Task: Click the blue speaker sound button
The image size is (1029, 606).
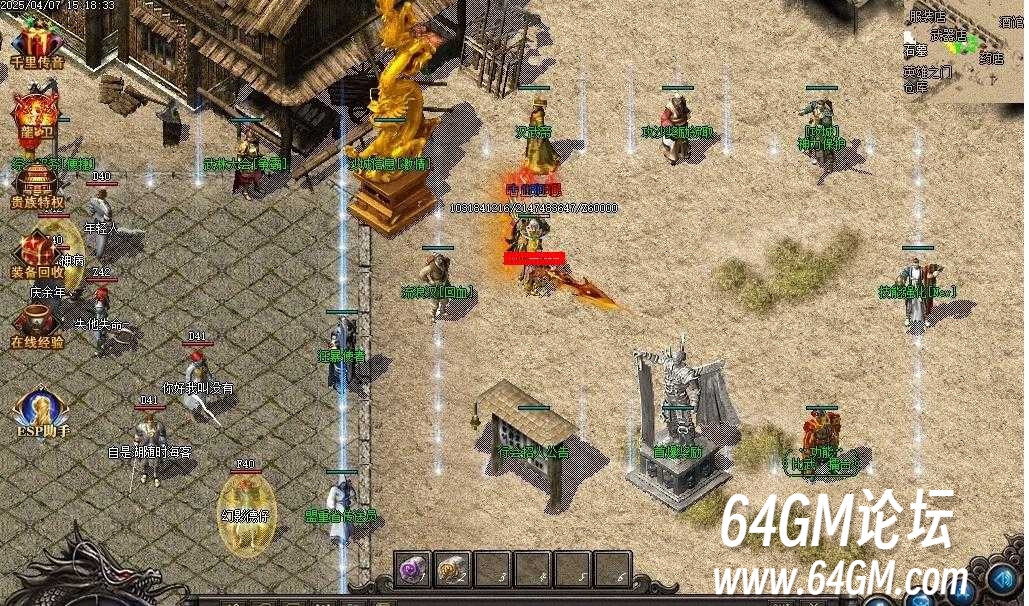Action: [1001, 578]
